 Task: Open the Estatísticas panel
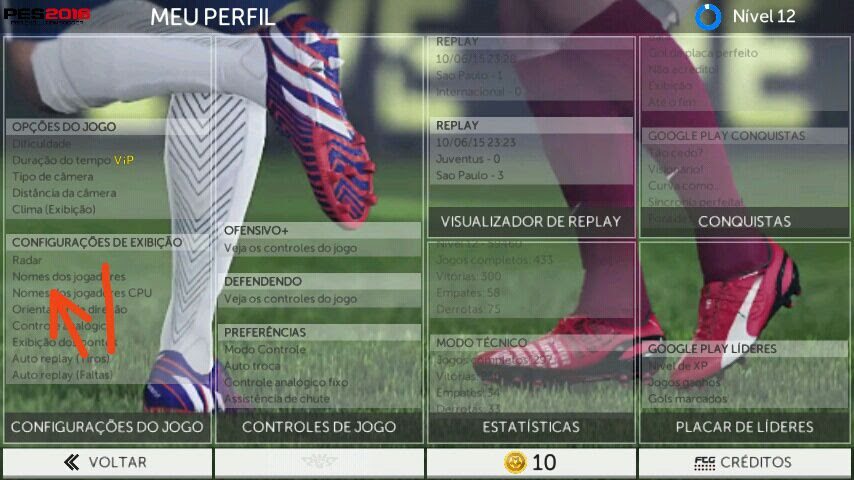pos(531,427)
